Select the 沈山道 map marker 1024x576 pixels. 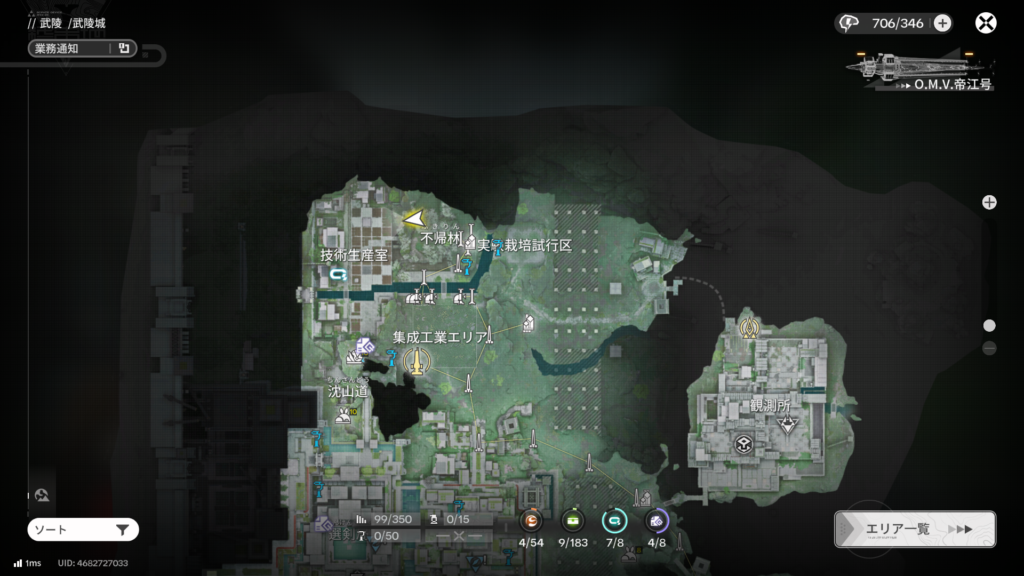(346, 414)
